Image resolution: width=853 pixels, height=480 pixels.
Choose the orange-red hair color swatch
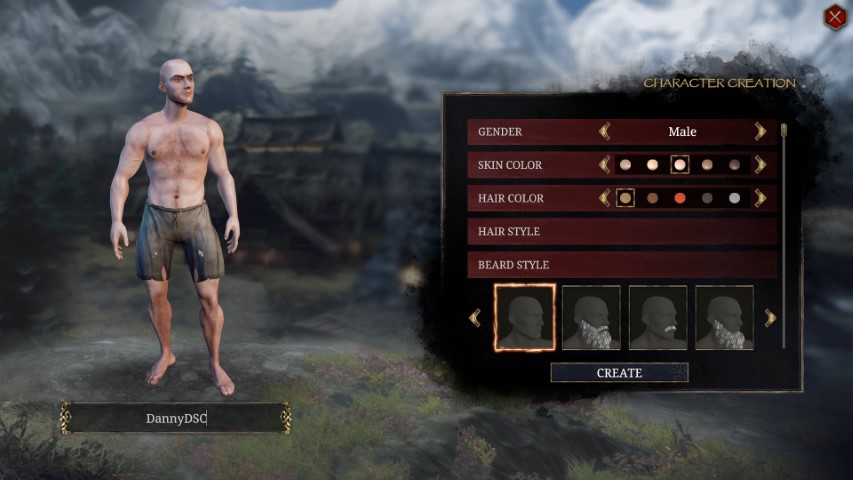click(x=680, y=198)
